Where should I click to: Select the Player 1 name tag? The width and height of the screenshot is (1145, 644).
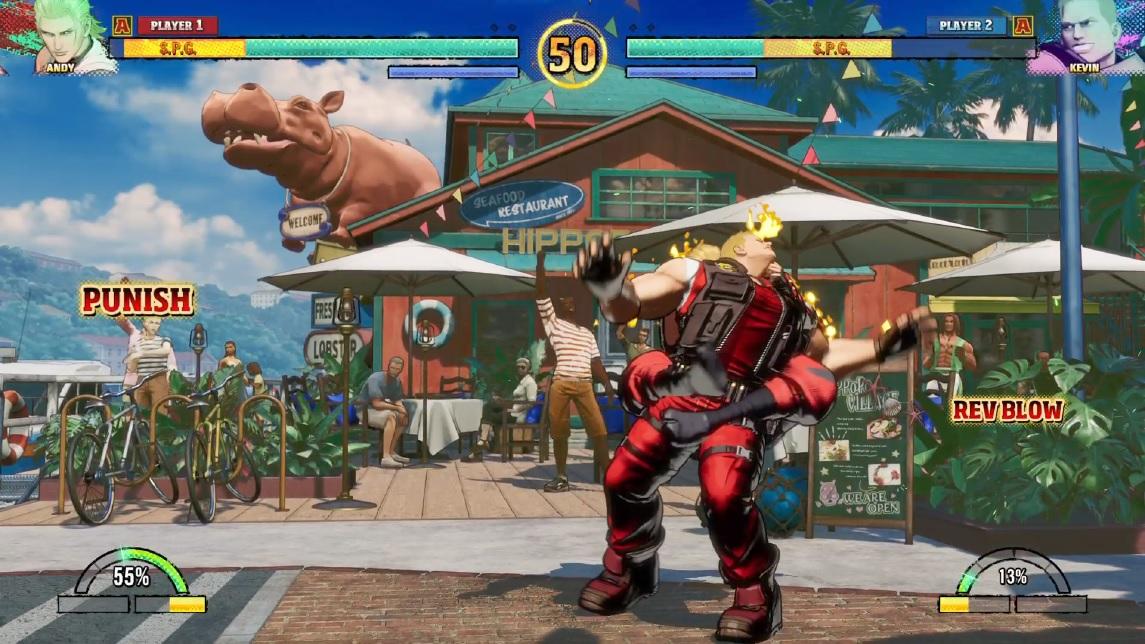pyautogui.click(x=177, y=25)
